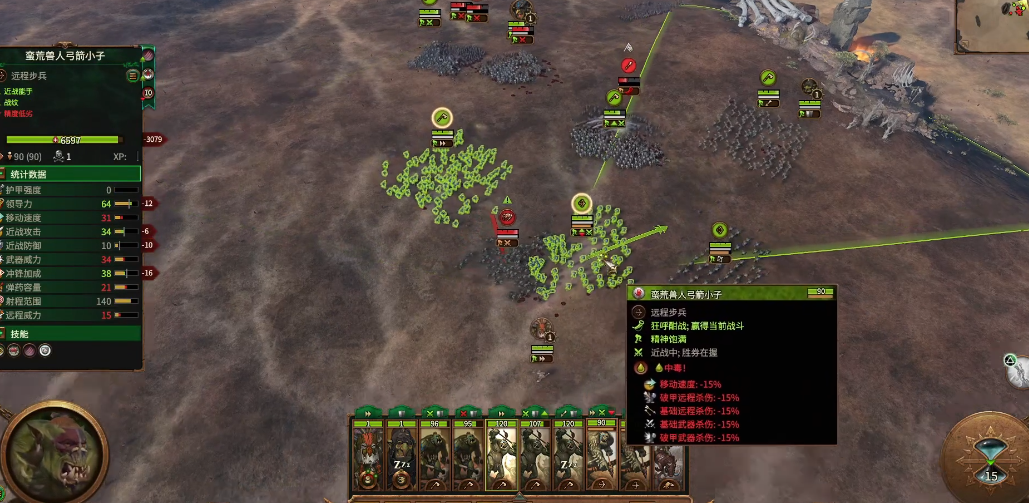Click the round list button on unit panel
The width and height of the screenshot is (1029, 503).
coord(133,75)
